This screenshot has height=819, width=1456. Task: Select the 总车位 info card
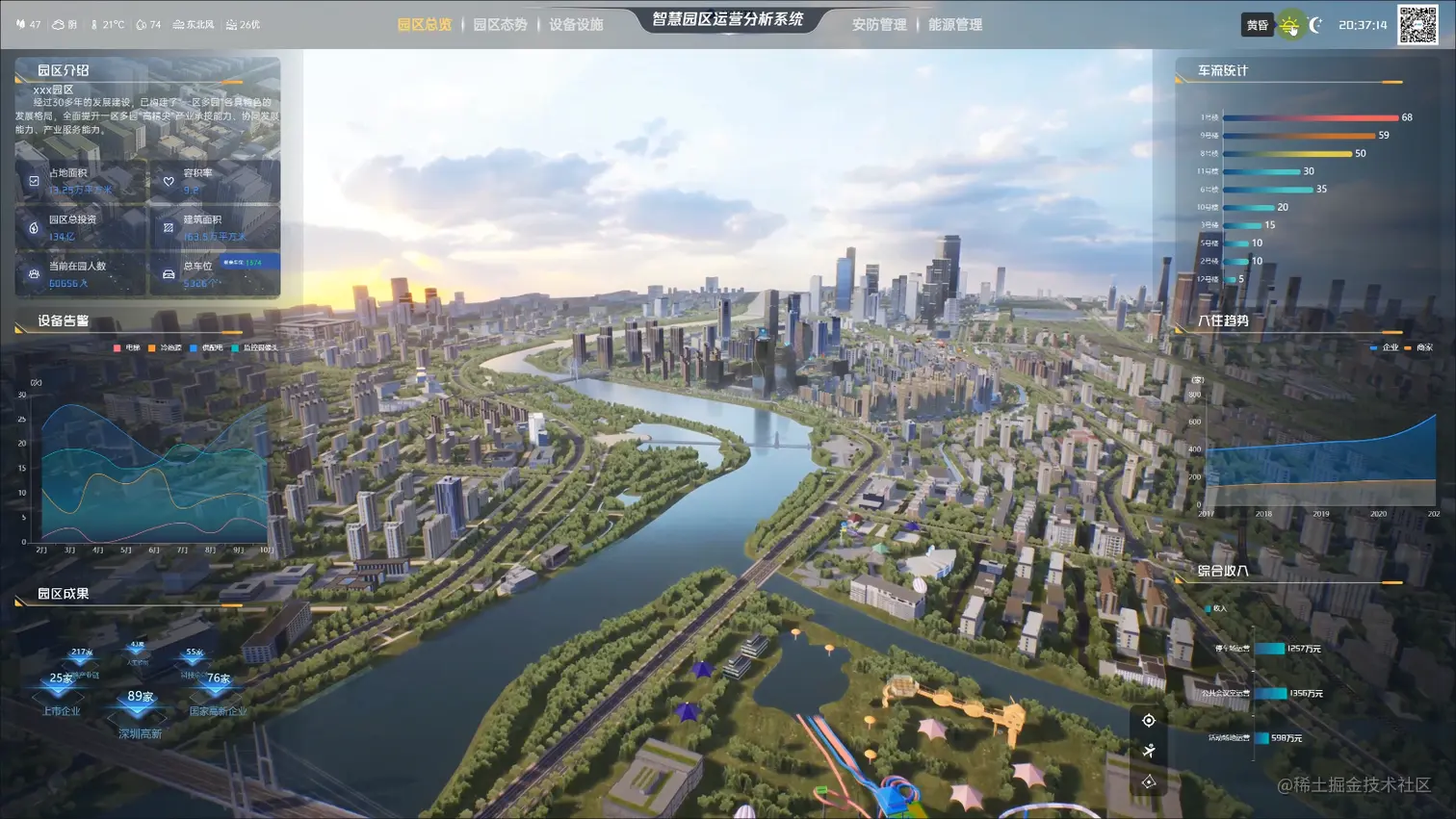pos(216,273)
